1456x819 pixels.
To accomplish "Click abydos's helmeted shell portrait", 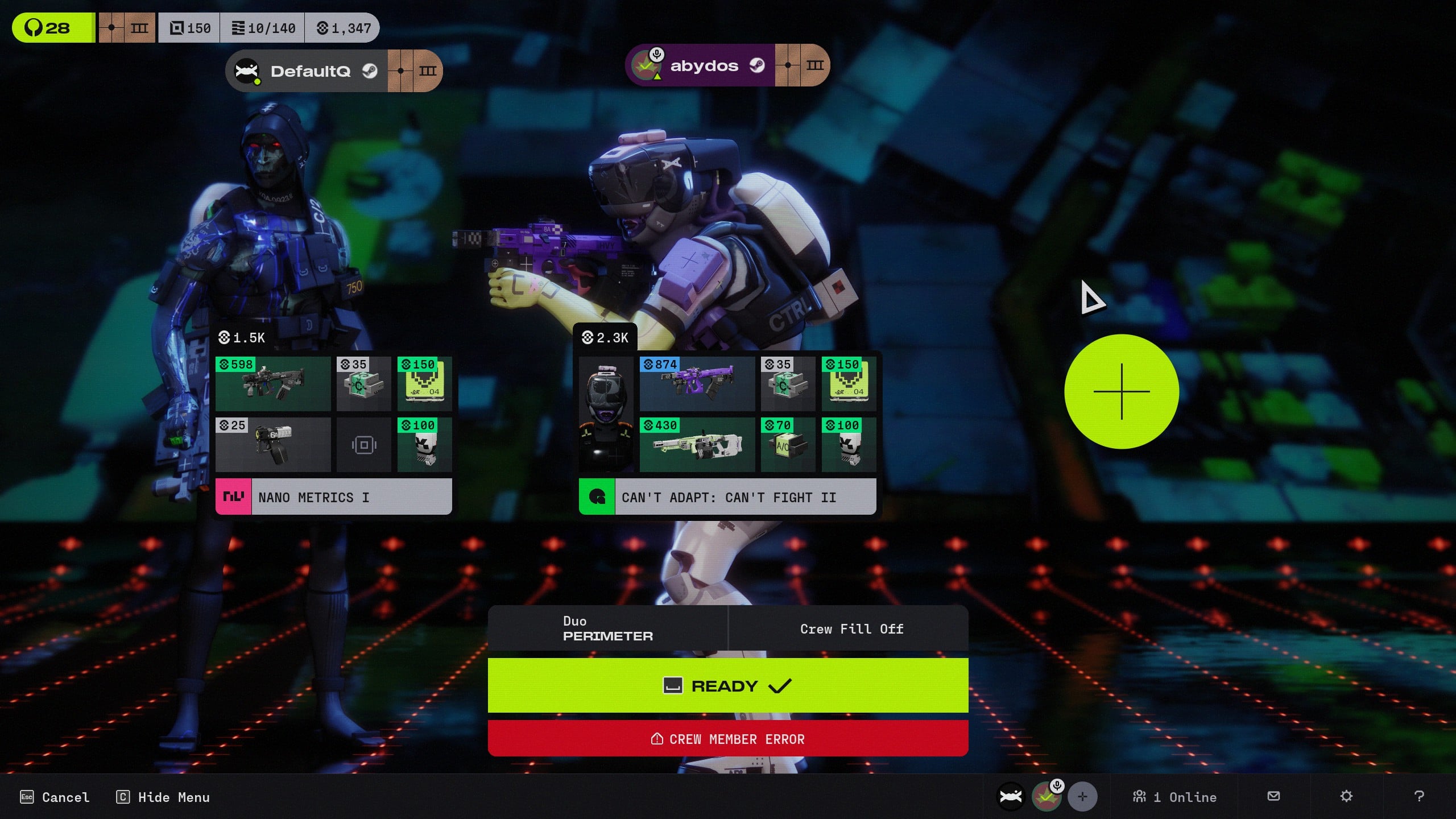I will tap(606, 414).
